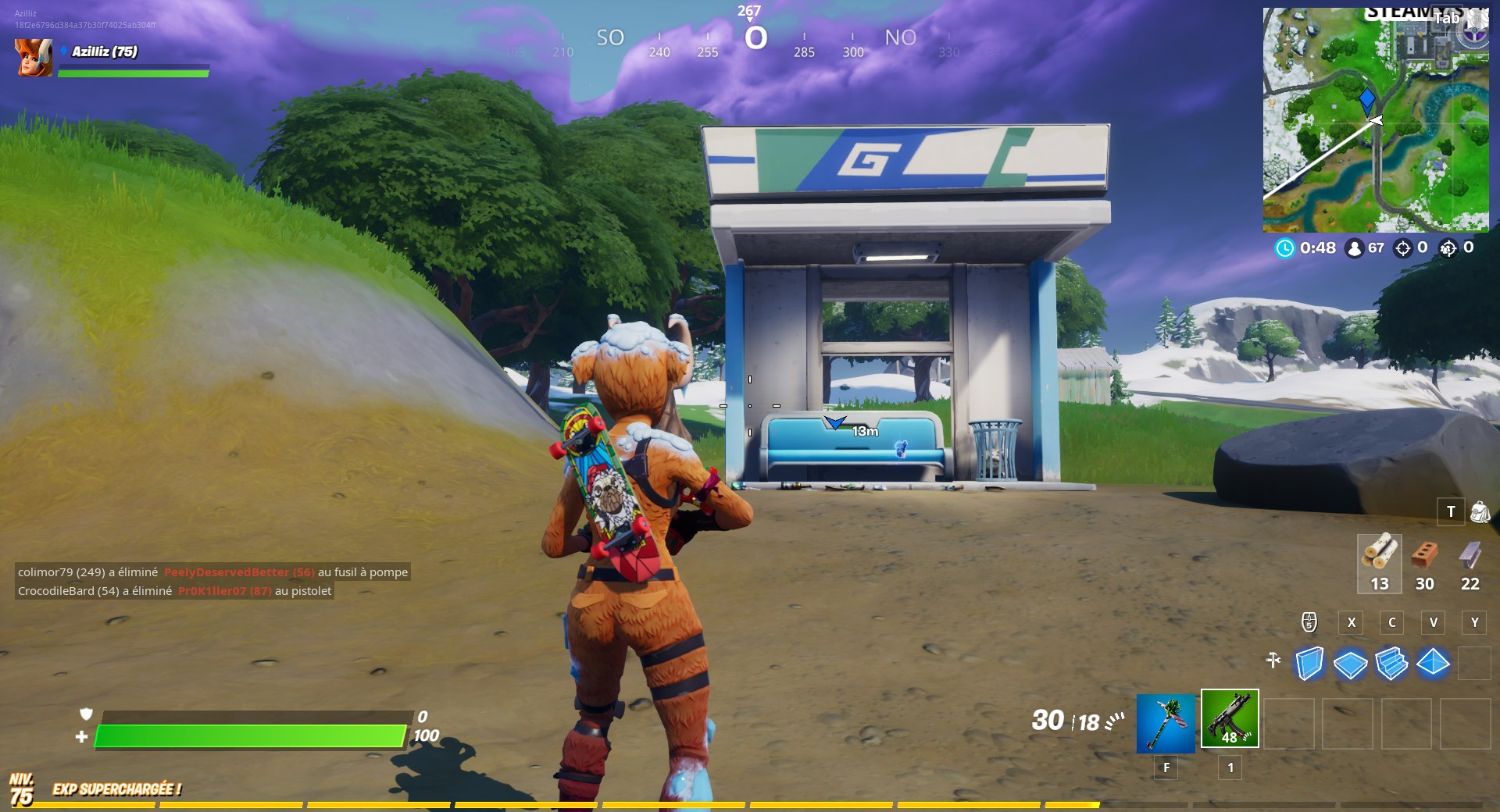Viewport: 1500px width, 812px height.
Task: Click the colimor79 elimination message in kill feed
Action: pos(211,572)
